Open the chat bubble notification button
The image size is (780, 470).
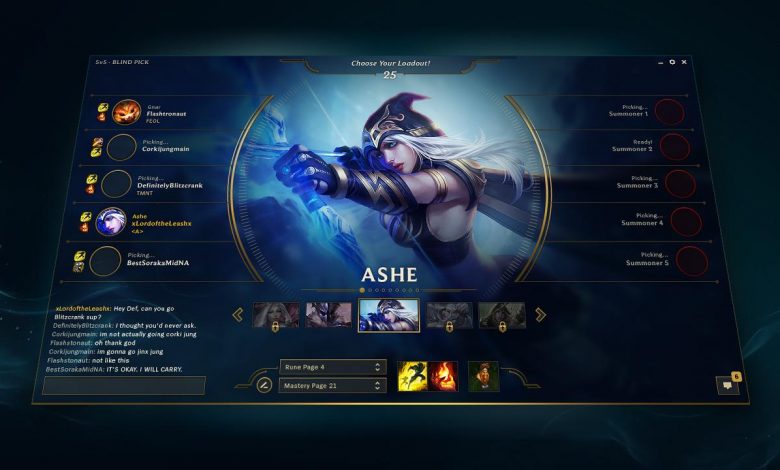click(x=727, y=384)
